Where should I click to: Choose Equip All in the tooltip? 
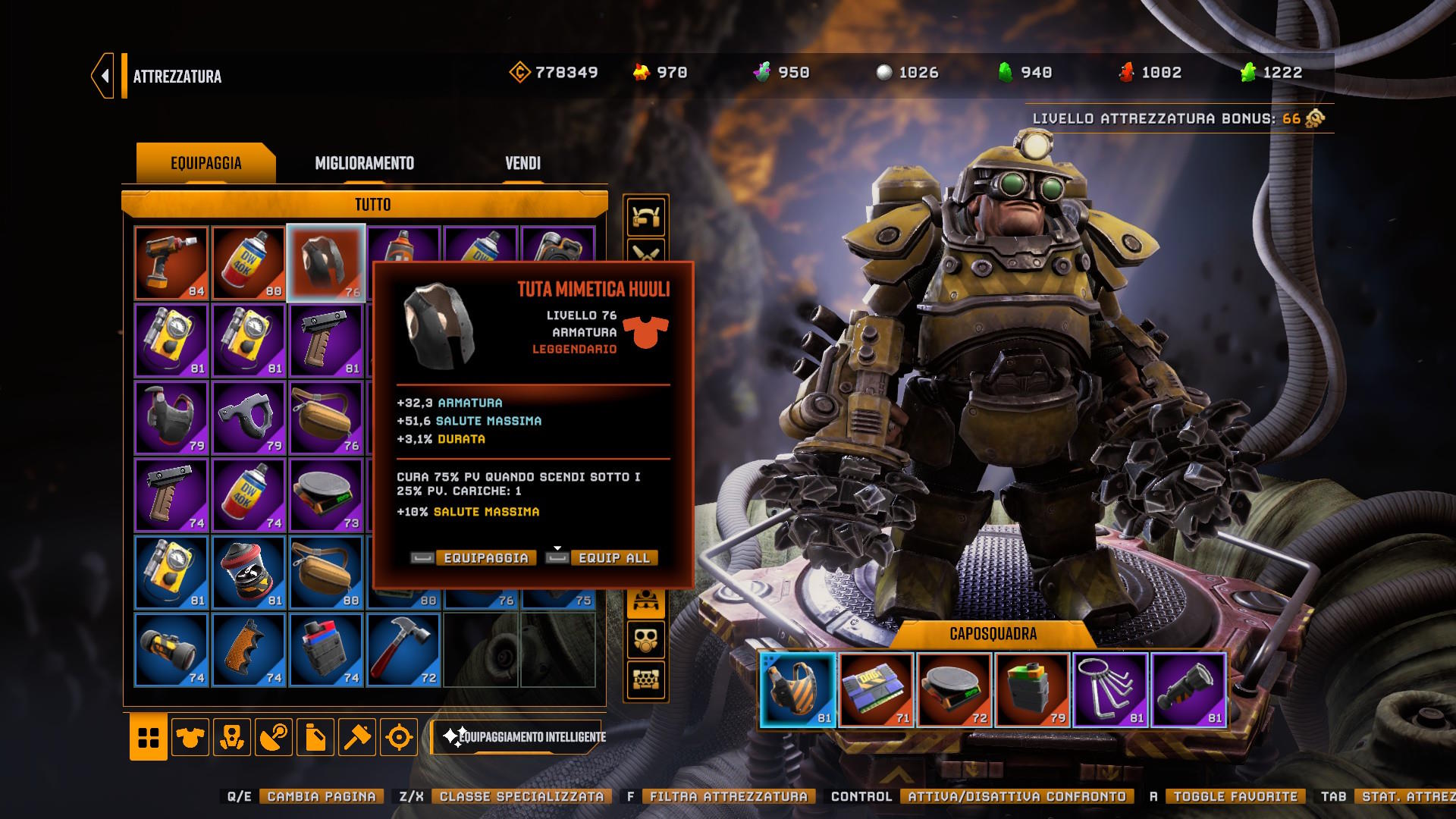613,558
